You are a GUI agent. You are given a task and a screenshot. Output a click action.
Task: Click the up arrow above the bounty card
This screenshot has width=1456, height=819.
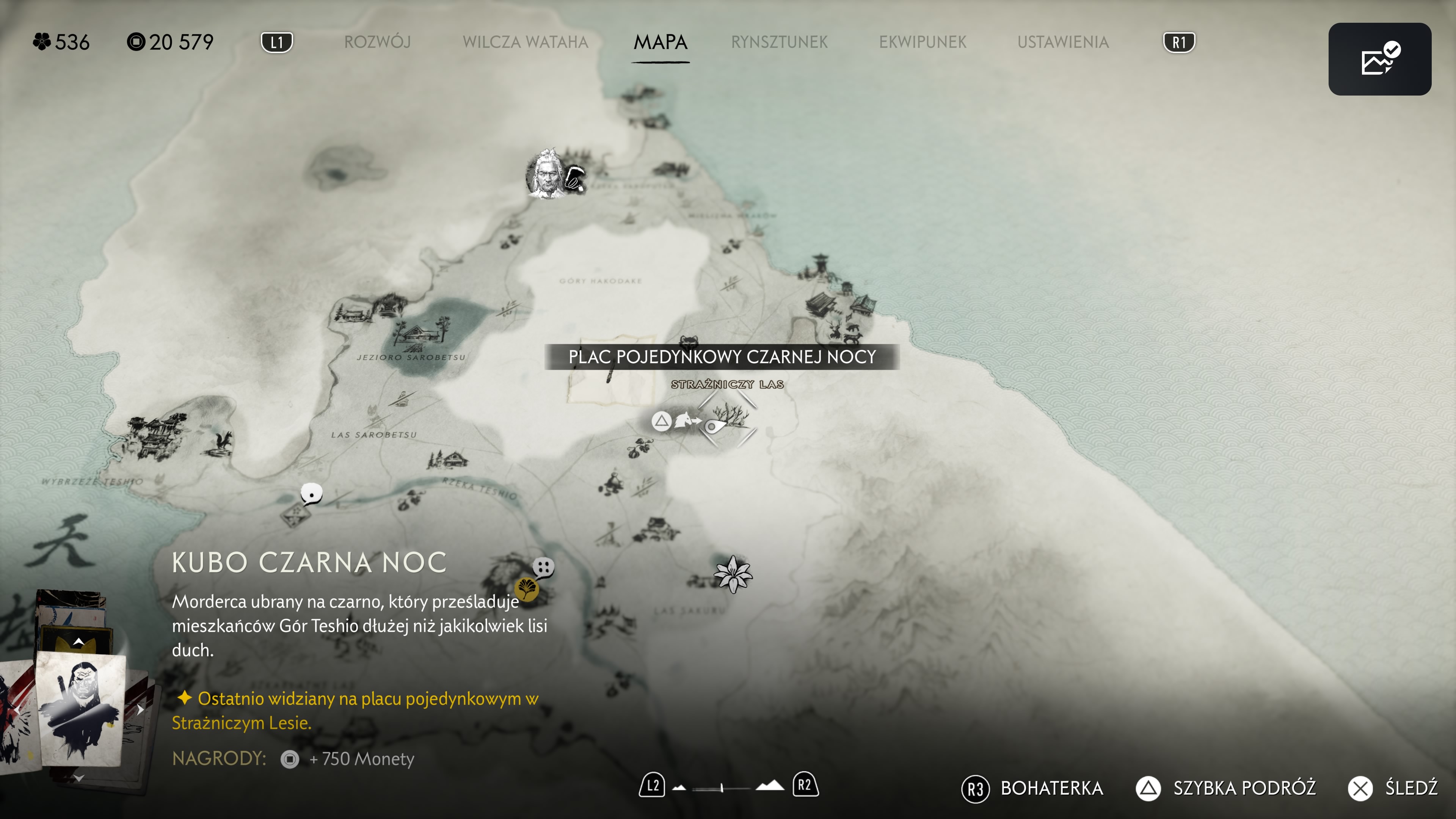tap(78, 642)
